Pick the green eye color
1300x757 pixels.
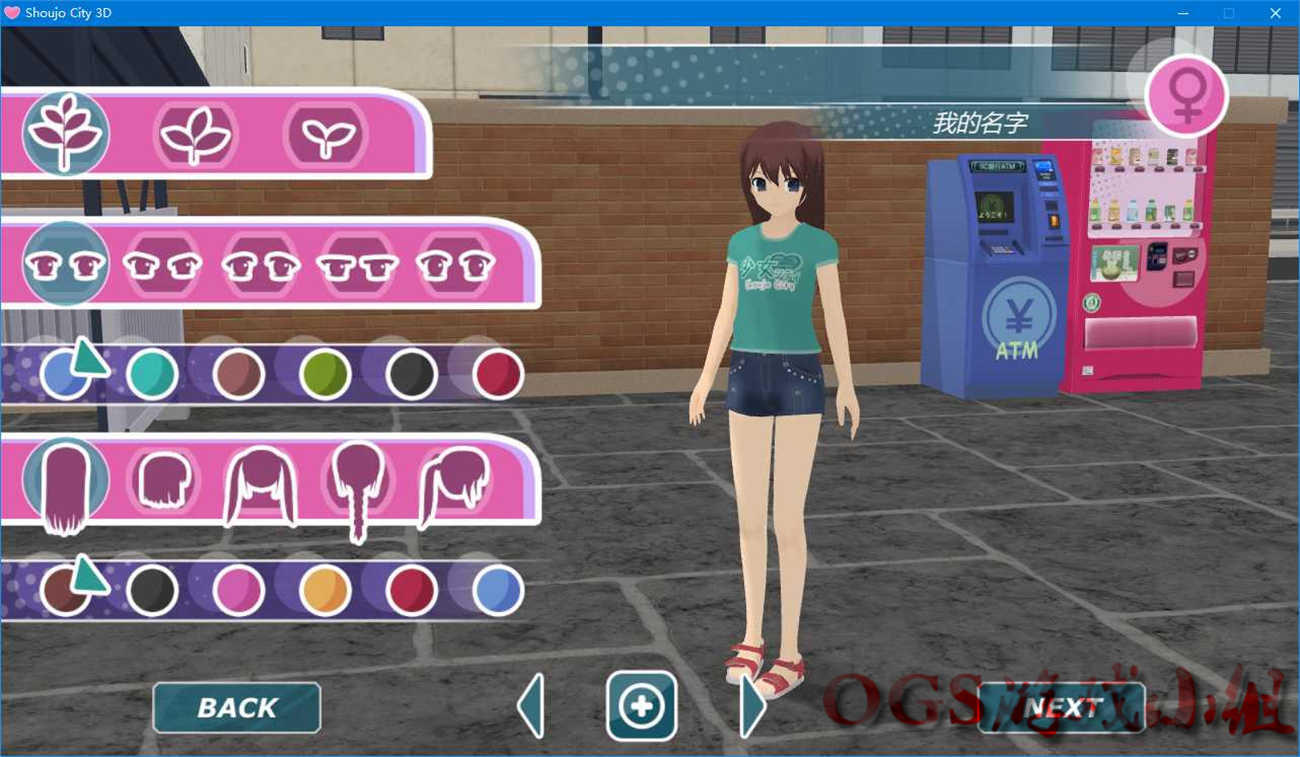325,374
